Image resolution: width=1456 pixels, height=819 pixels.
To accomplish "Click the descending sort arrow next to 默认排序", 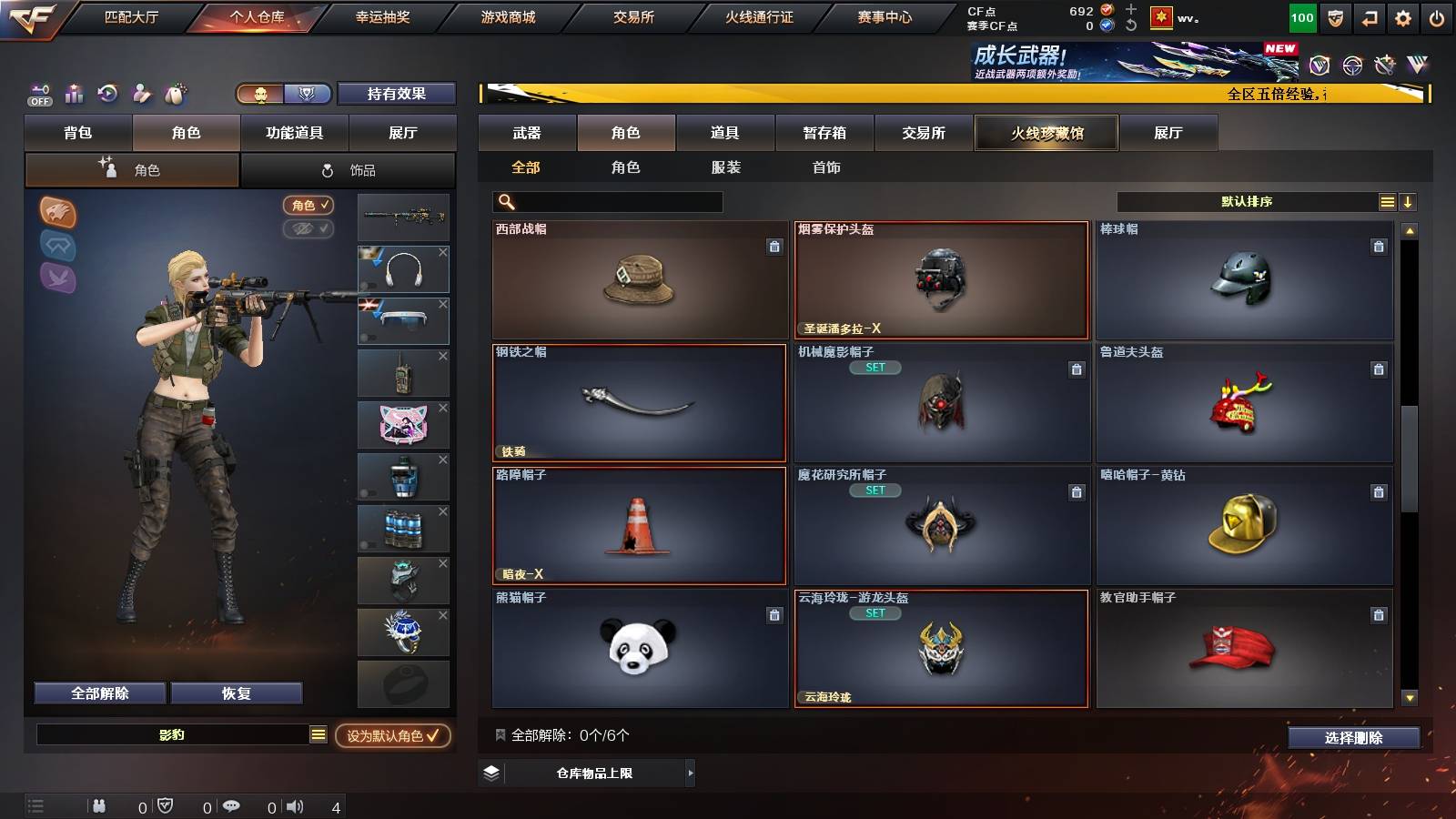I will click(x=1408, y=201).
